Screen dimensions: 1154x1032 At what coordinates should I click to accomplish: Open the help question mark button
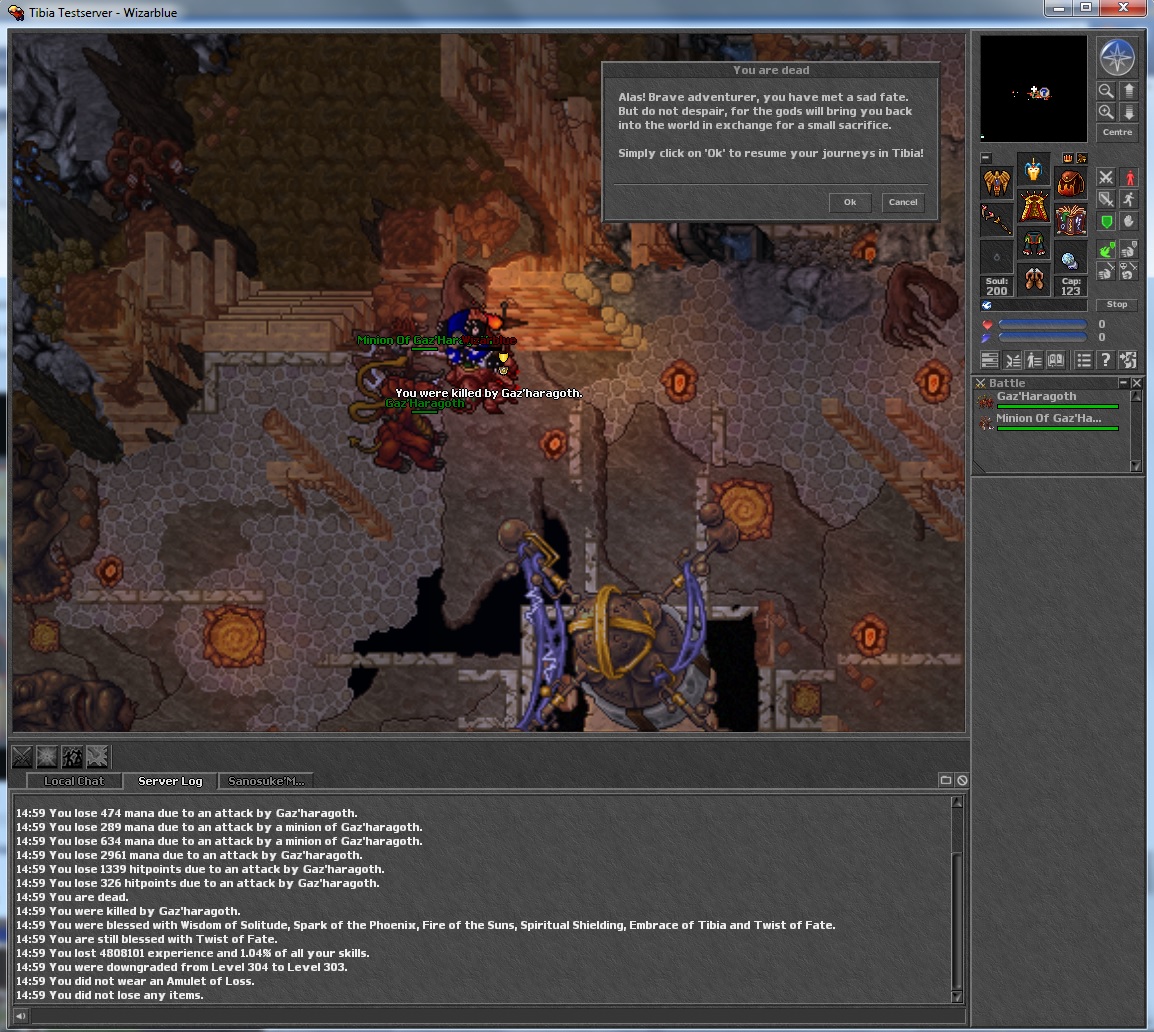tap(1105, 360)
